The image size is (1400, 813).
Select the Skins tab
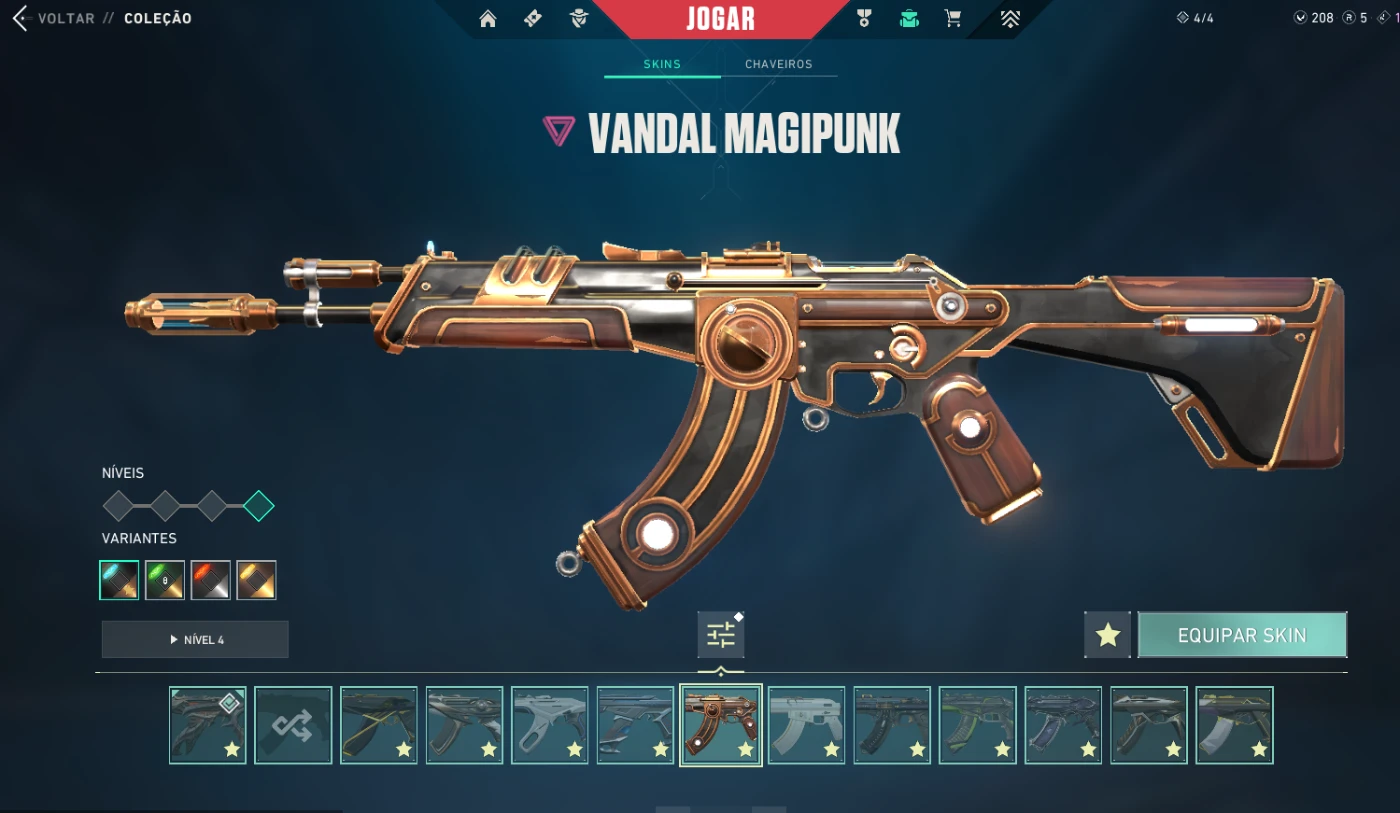(662, 64)
